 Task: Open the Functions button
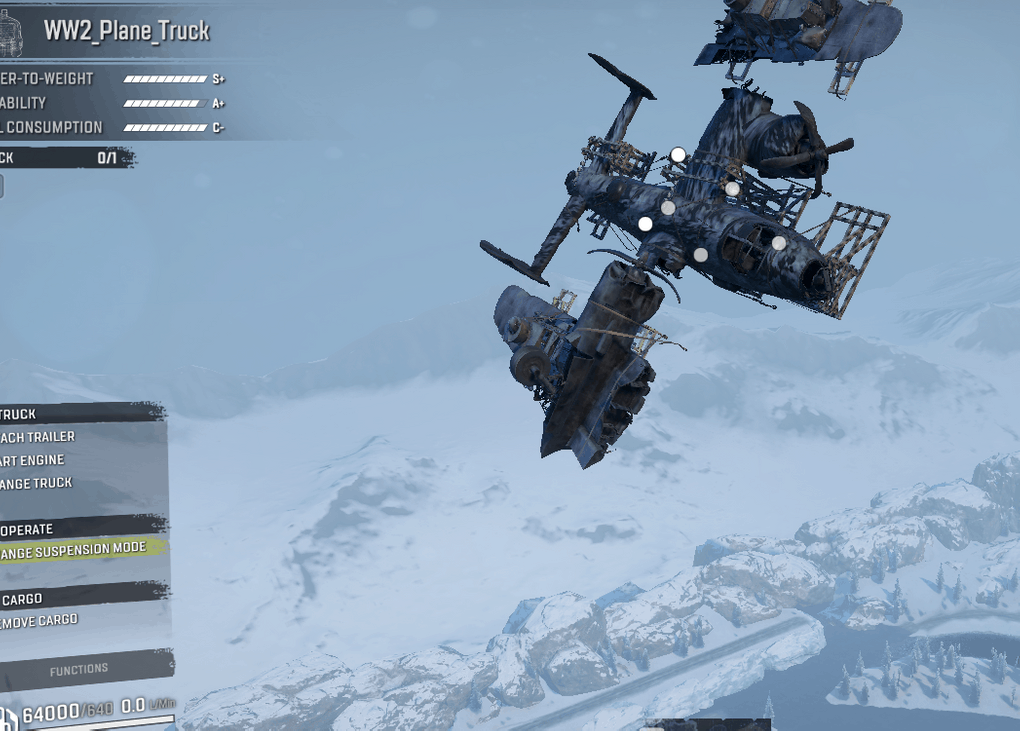click(79, 669)
